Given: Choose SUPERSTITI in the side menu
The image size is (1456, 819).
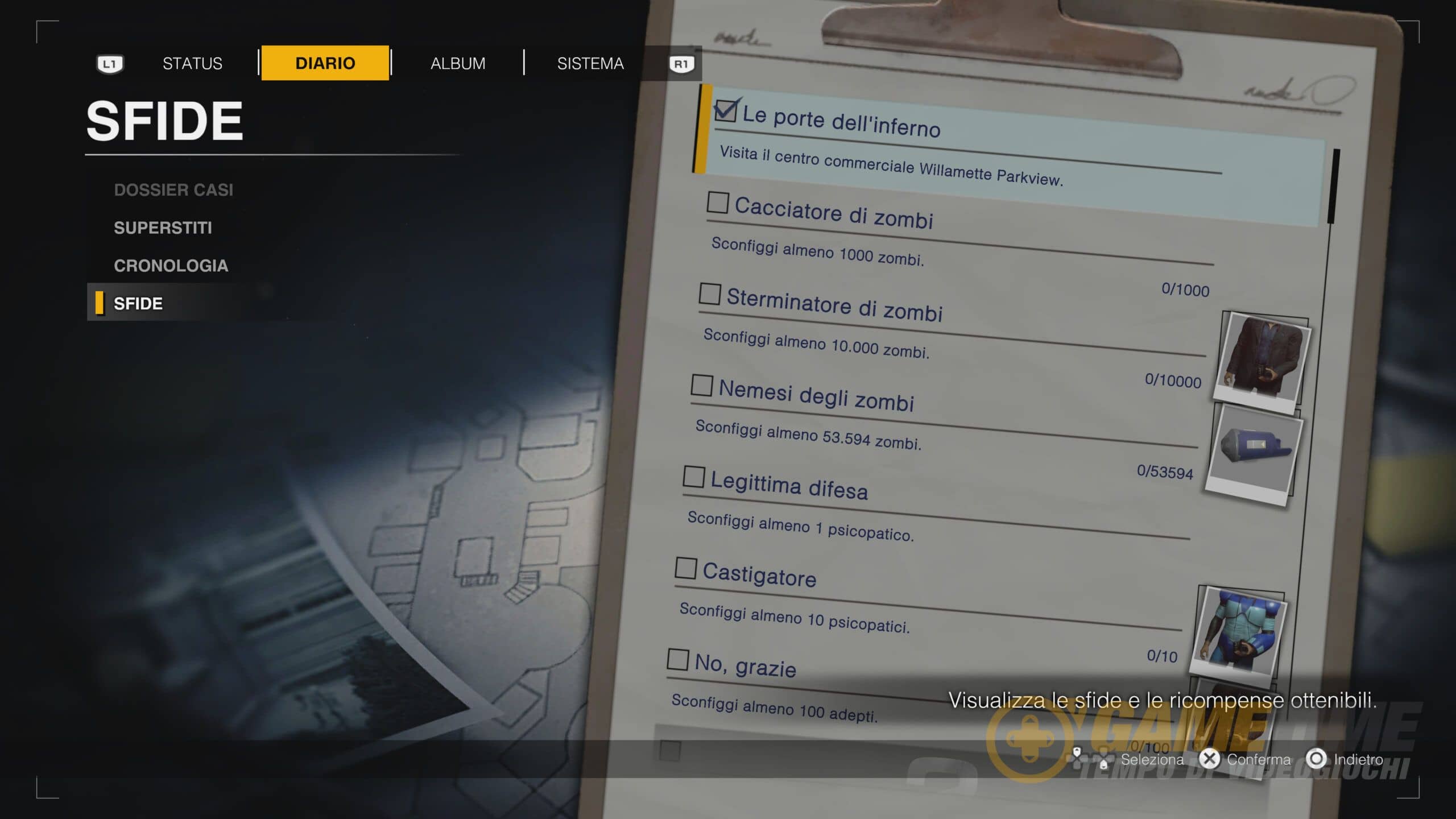Looking at the screenshot, I should [163, 228].
